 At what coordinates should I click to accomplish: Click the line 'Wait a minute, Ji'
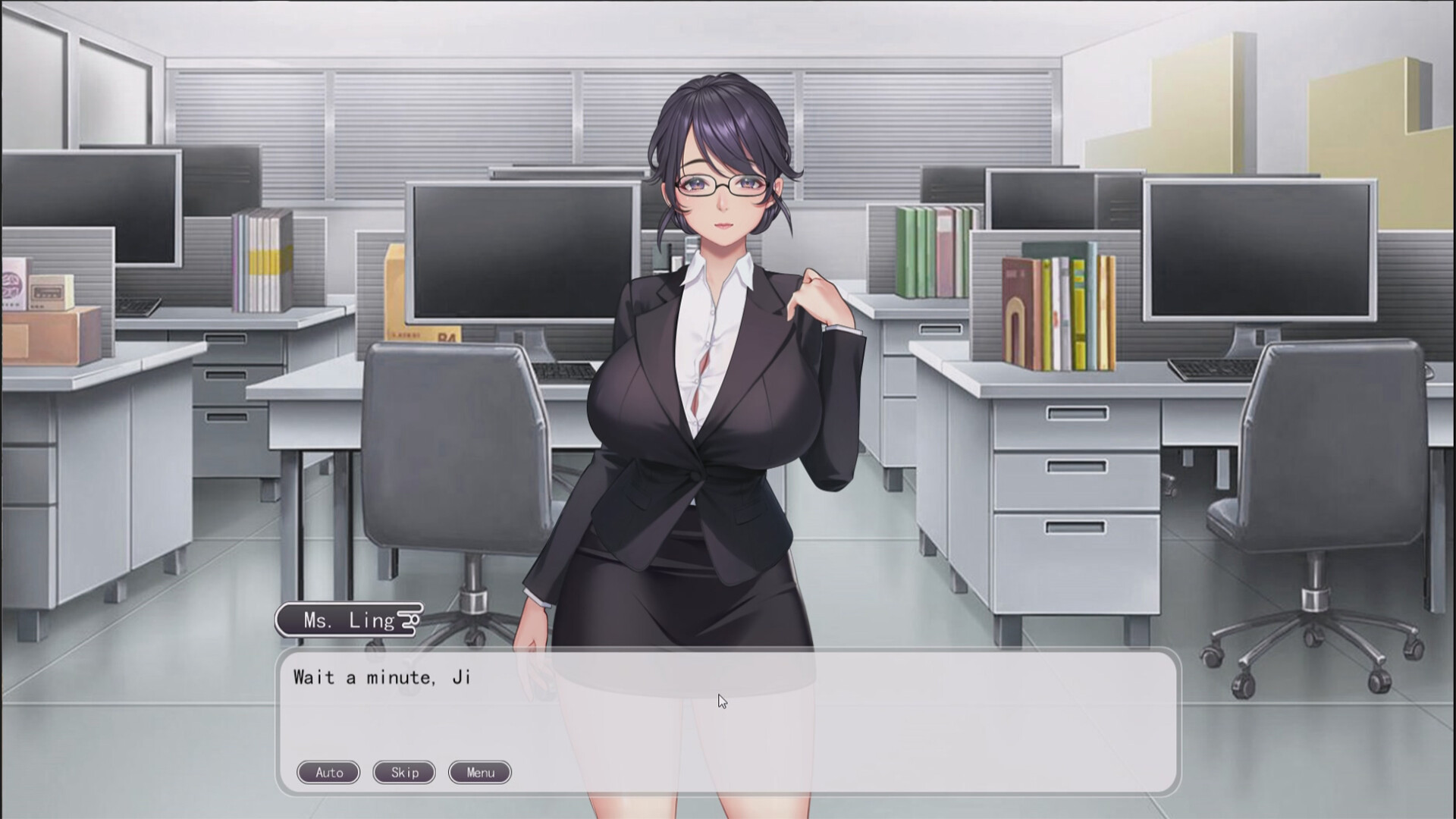coord(381,677)
